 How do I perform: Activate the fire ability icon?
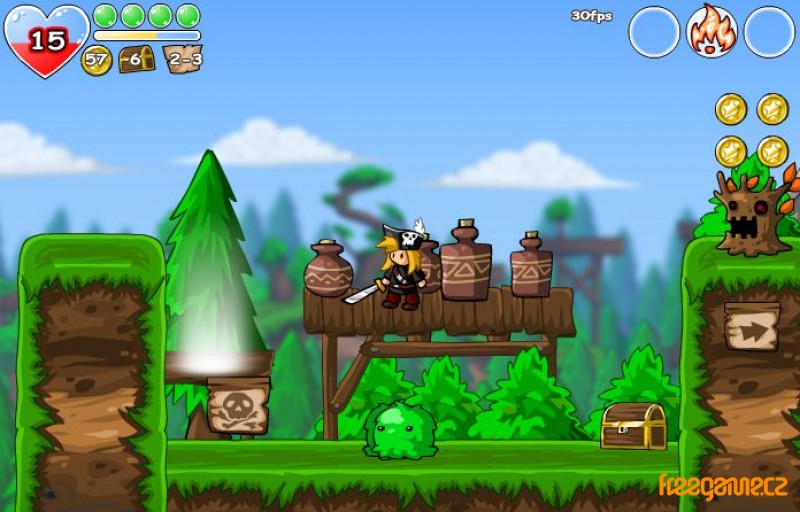[711, 31]
